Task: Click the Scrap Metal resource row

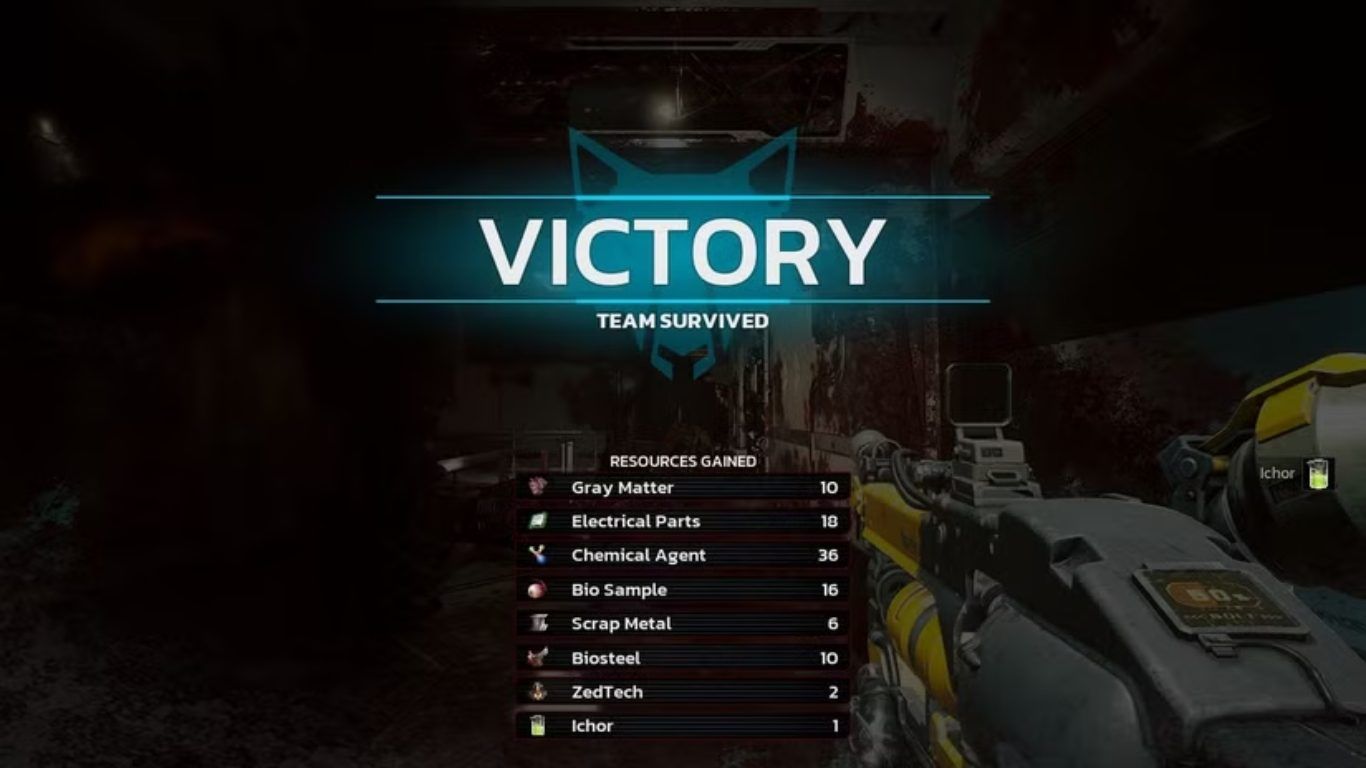Action: coord(683,624)
